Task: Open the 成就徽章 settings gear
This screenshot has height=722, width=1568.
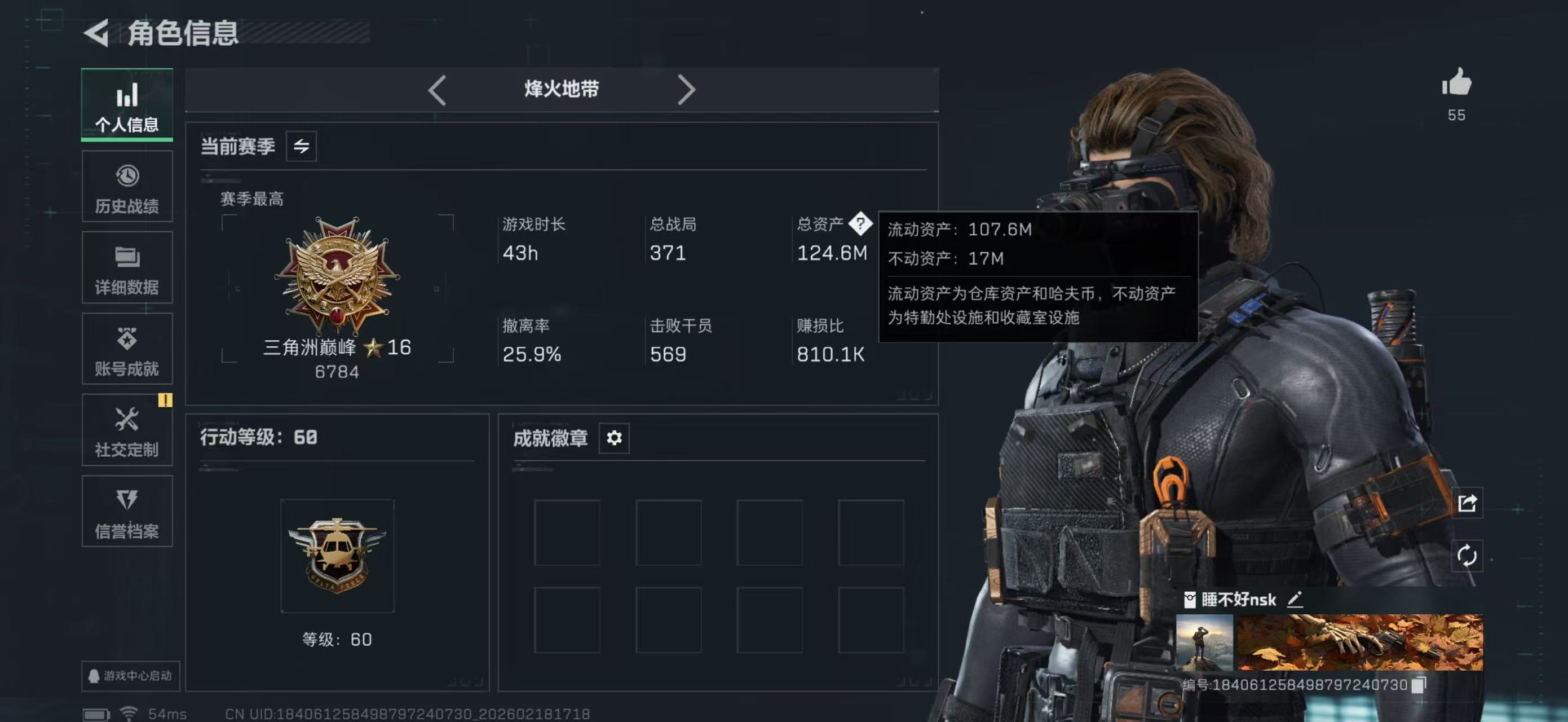Action: 614,438
